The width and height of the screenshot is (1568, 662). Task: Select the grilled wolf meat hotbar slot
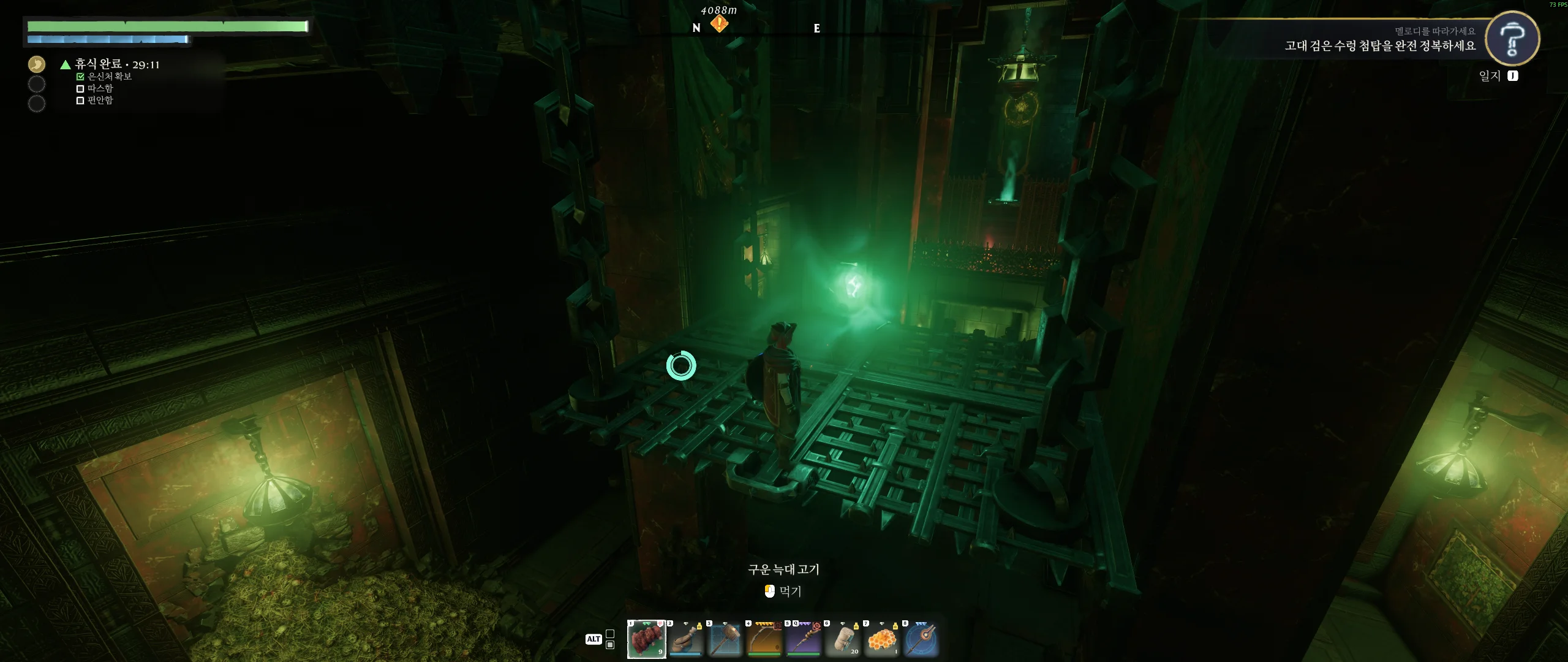[x=646, y=639]
